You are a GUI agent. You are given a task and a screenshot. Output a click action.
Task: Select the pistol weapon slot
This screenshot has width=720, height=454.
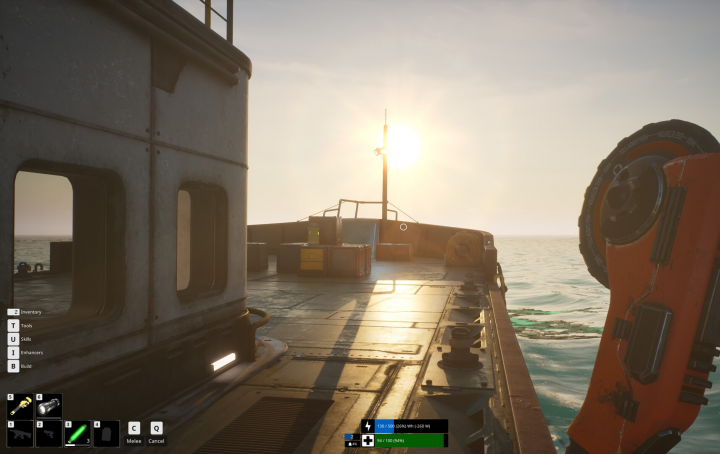tap(49, 433)
